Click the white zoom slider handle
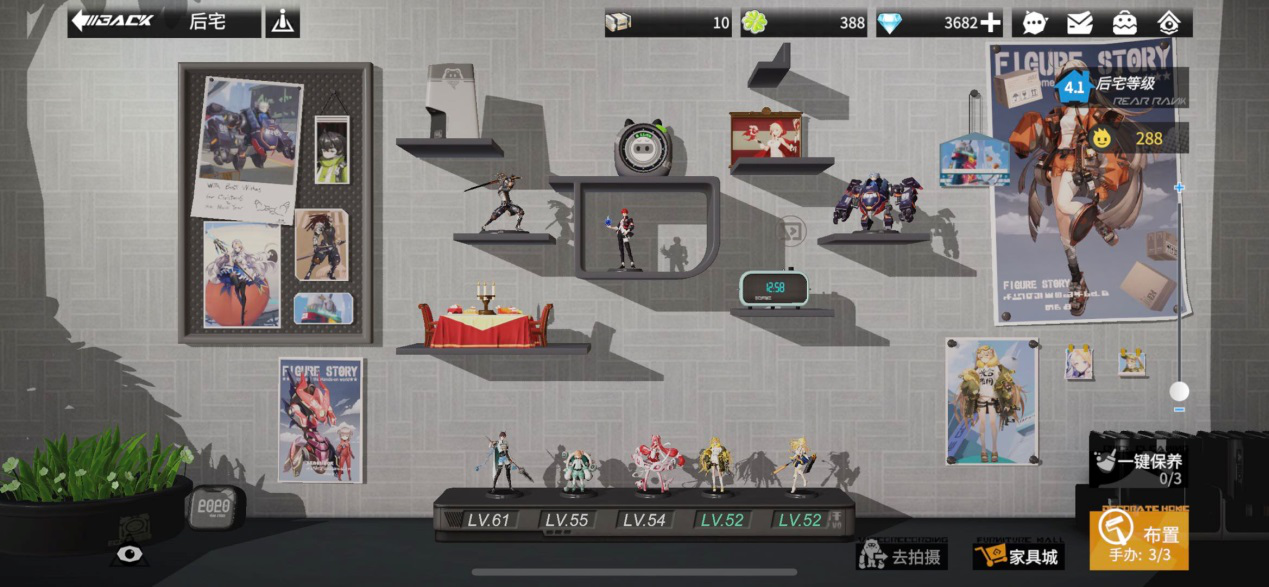The height and width of the screenshot is (587, 1269). [1180, 391]
